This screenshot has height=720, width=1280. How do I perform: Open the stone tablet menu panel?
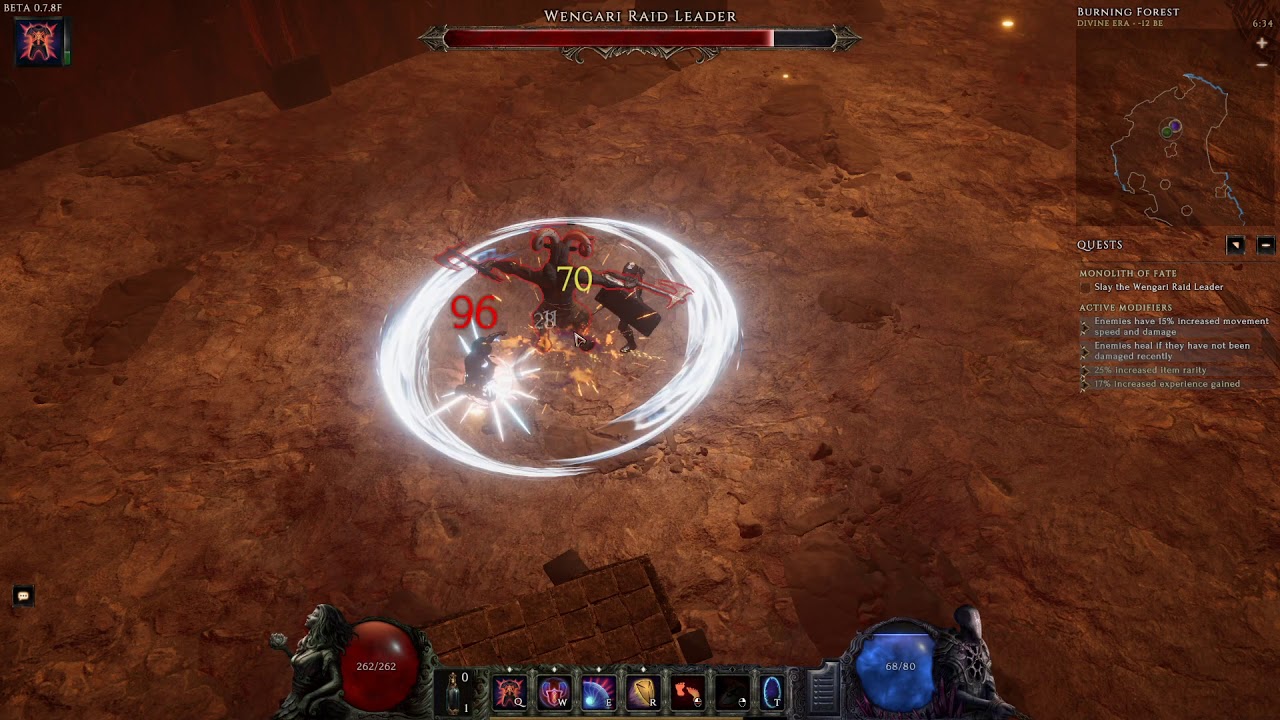pyautogui.click(x=823, y=689)
